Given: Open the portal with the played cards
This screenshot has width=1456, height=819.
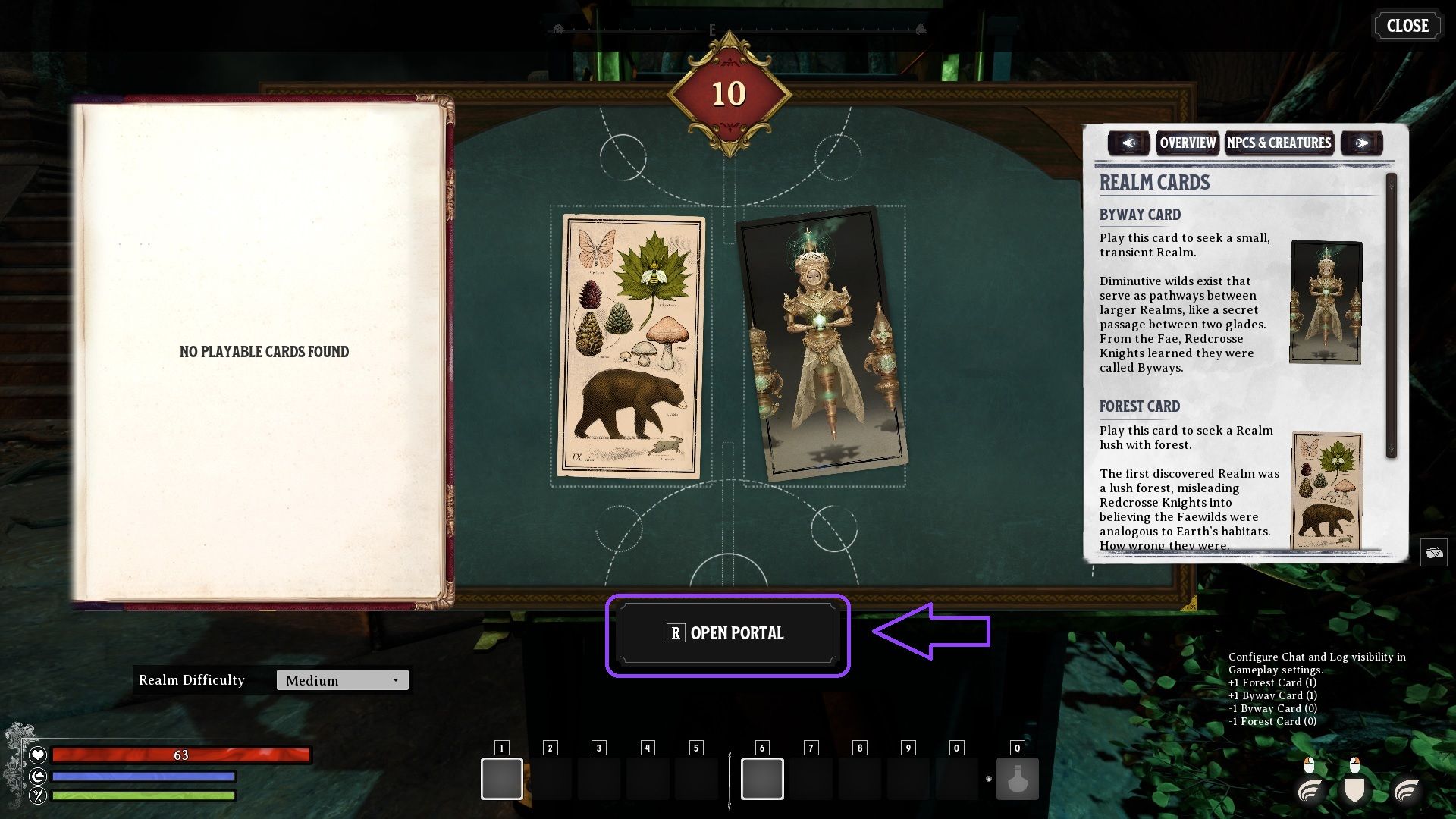Looking at the screenshot, I should 728,633.
